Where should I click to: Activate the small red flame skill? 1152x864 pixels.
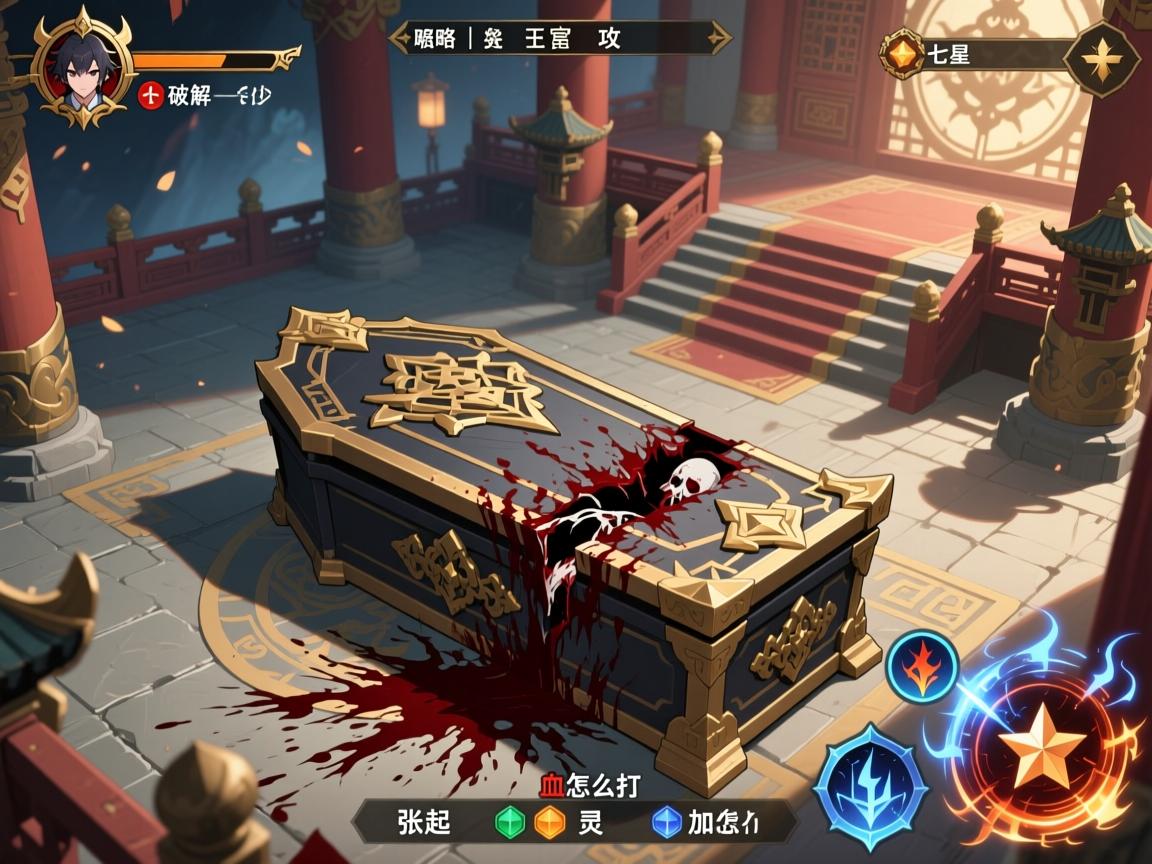click(x=922, y=665)
